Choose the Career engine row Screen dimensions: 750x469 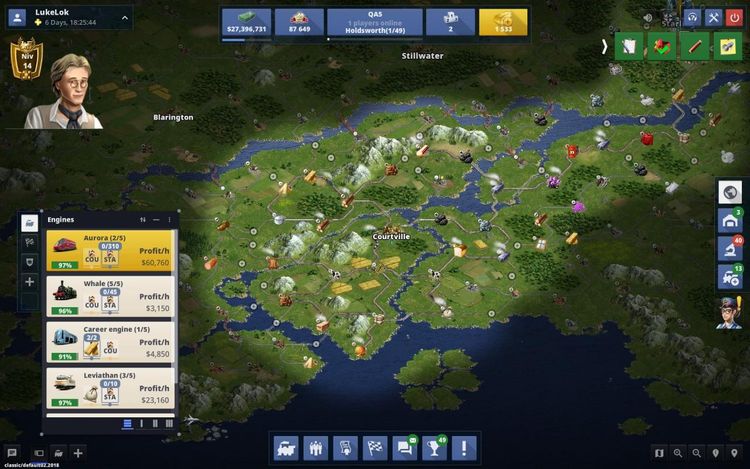tap(110, 343)
